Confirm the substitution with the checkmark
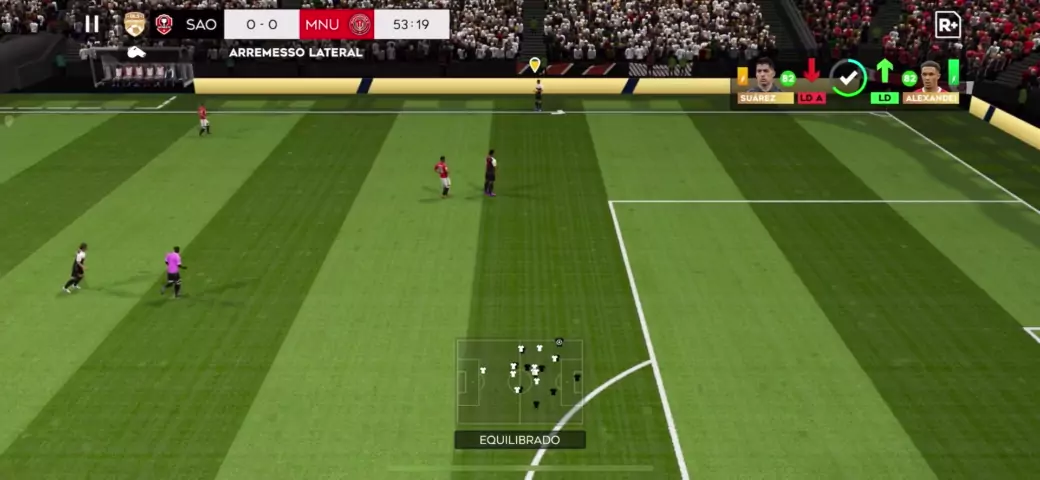The height and width of the screenshot is (480, 1040). 849,78
